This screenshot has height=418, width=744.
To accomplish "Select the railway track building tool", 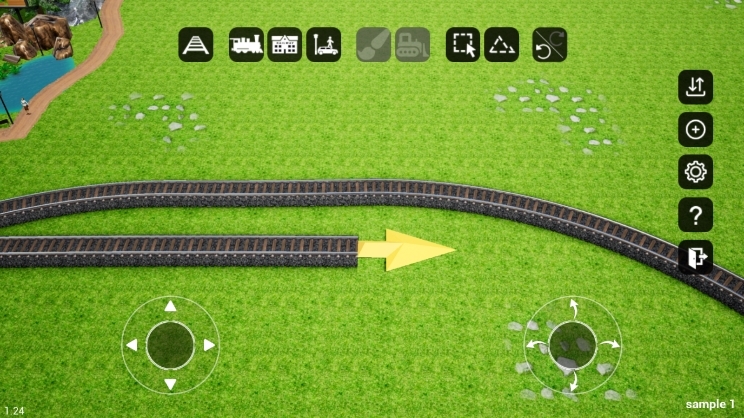I will pyautogui.click(x=196, y=45).
